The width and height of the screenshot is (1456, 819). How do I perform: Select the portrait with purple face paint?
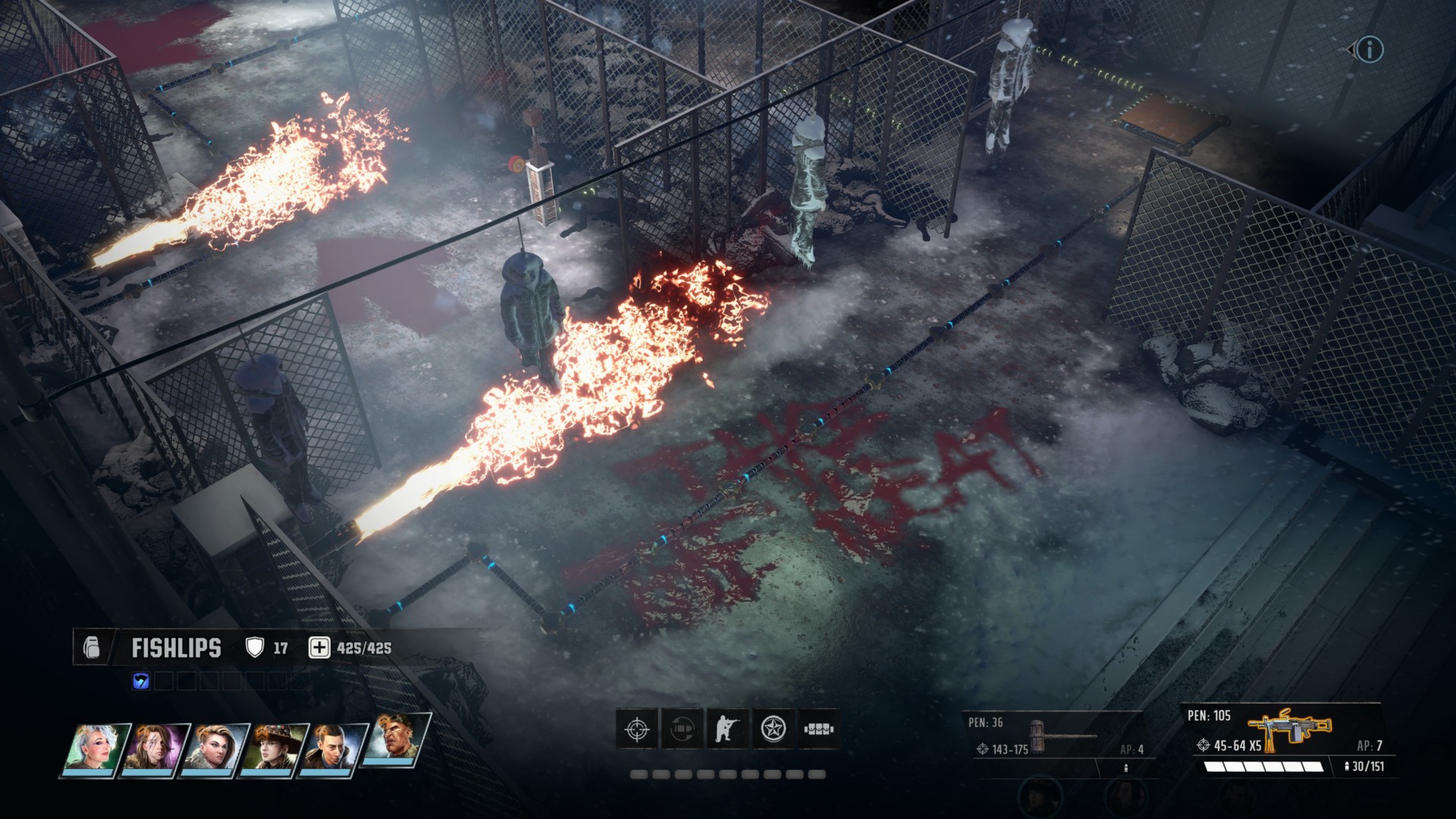point(156,748)
